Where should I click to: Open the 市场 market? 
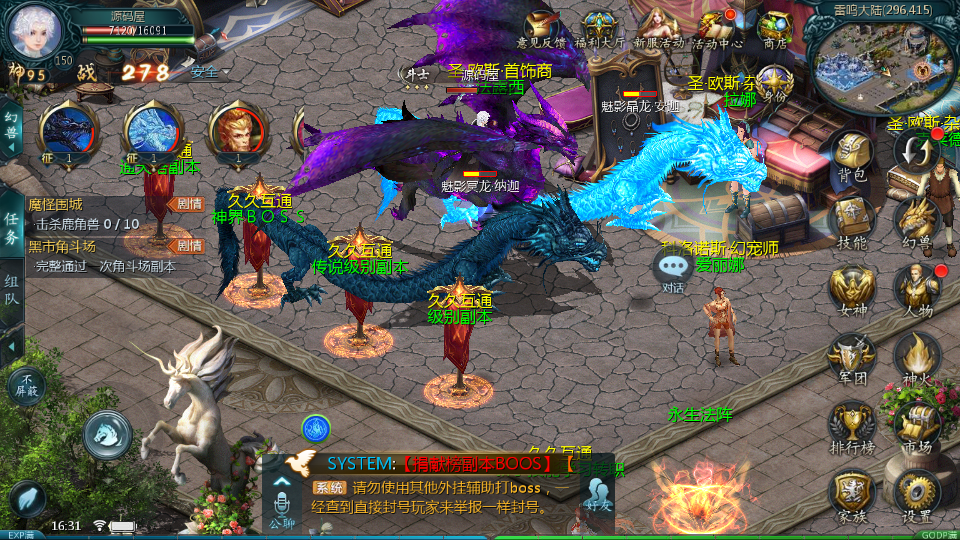[x=915, y=425]
